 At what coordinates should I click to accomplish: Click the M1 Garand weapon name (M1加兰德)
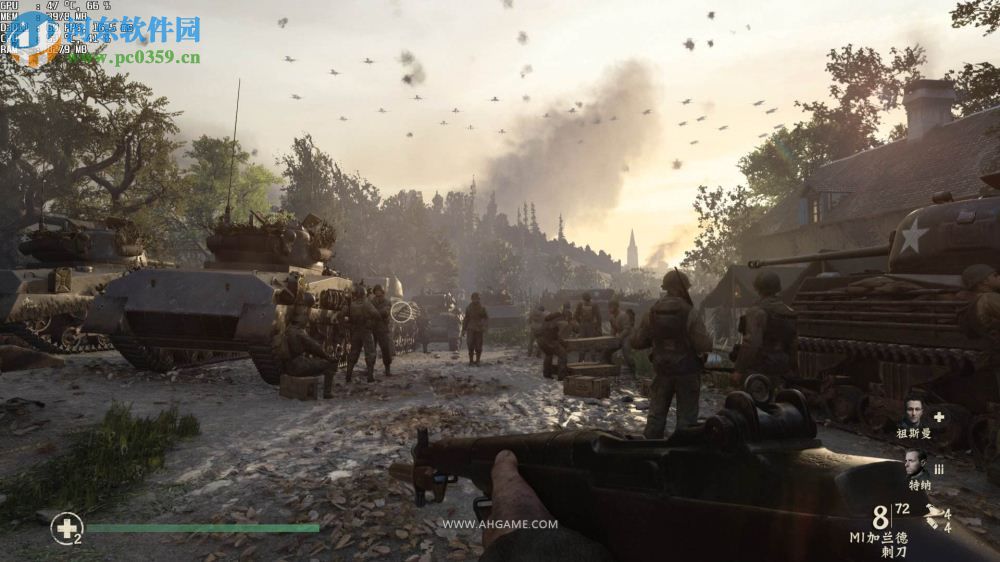point(880,538)
